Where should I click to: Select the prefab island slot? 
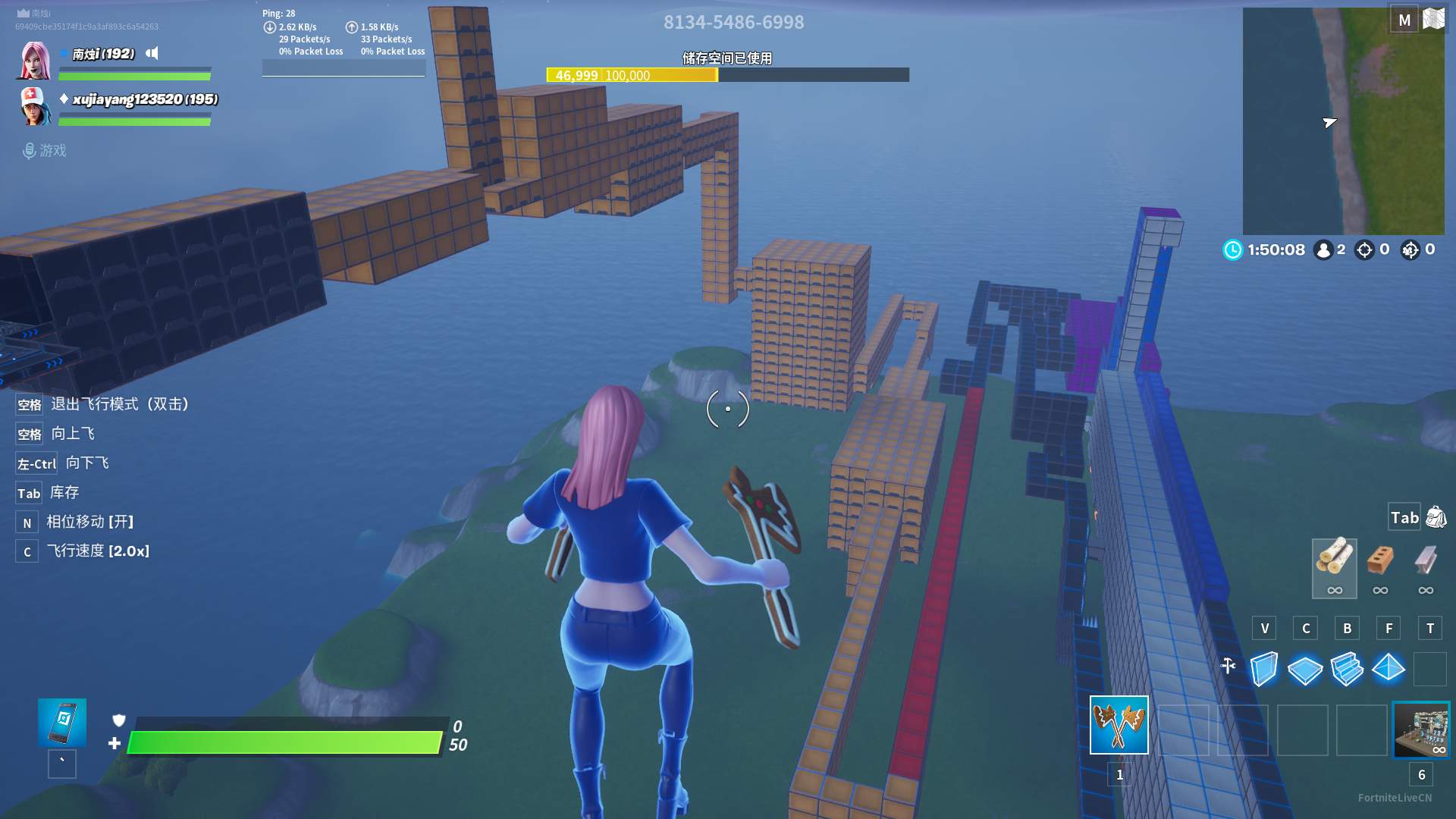tap(1421, 730)
